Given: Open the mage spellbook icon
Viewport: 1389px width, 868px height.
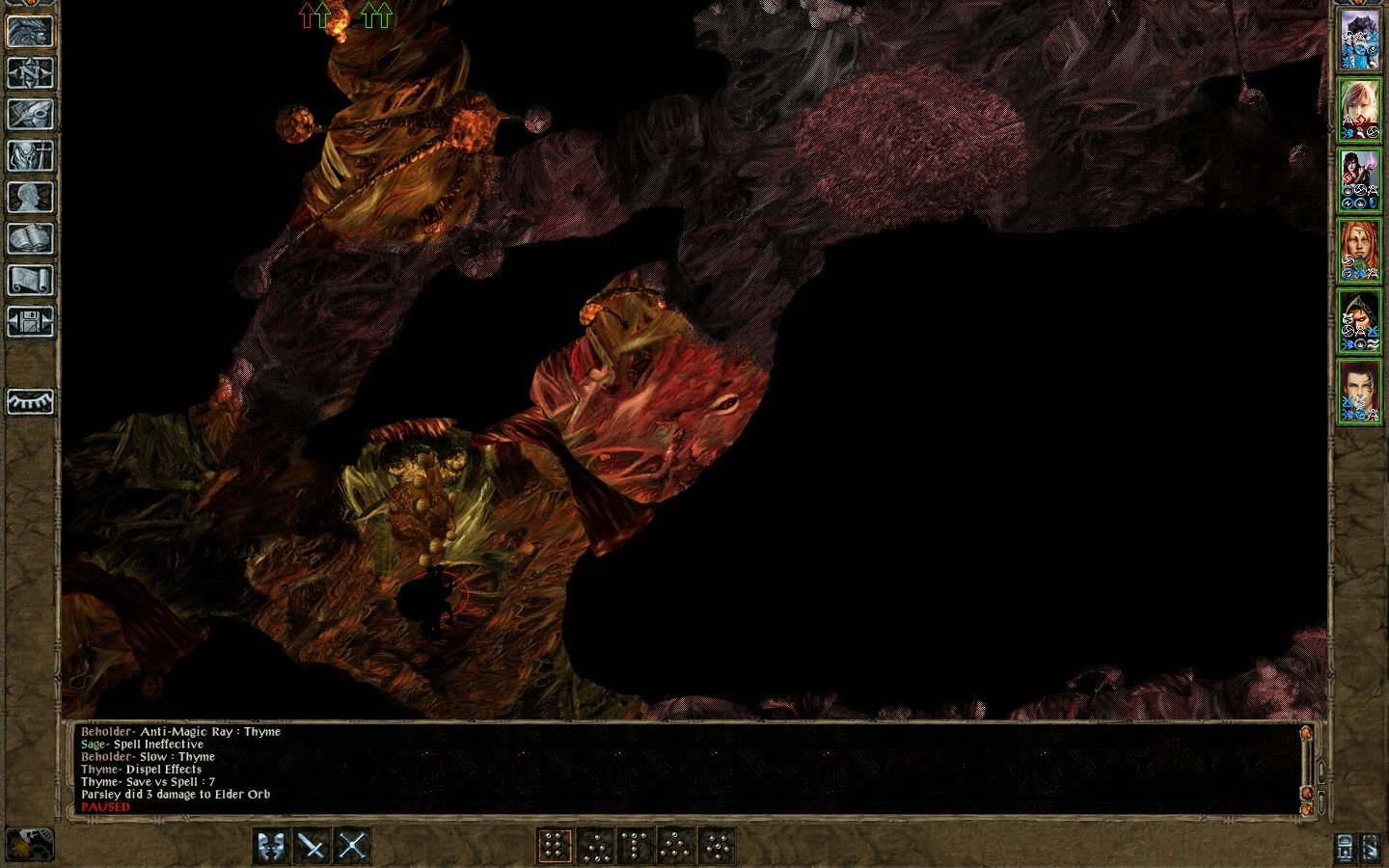Looking at the screenshot, I should click(x=31, y=236).
